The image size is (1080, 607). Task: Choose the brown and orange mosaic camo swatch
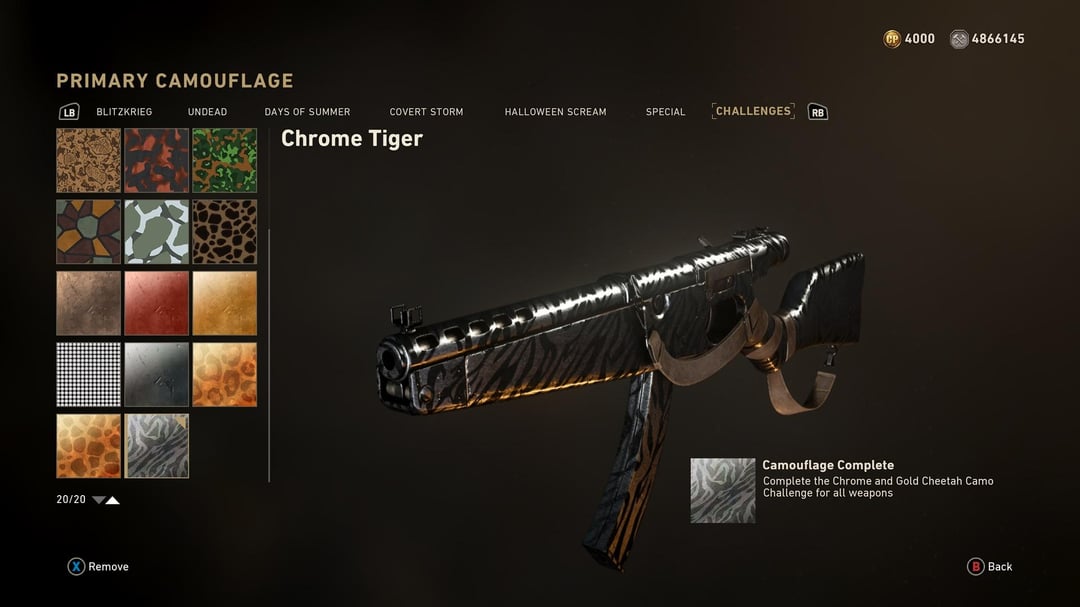click(88, 232)
